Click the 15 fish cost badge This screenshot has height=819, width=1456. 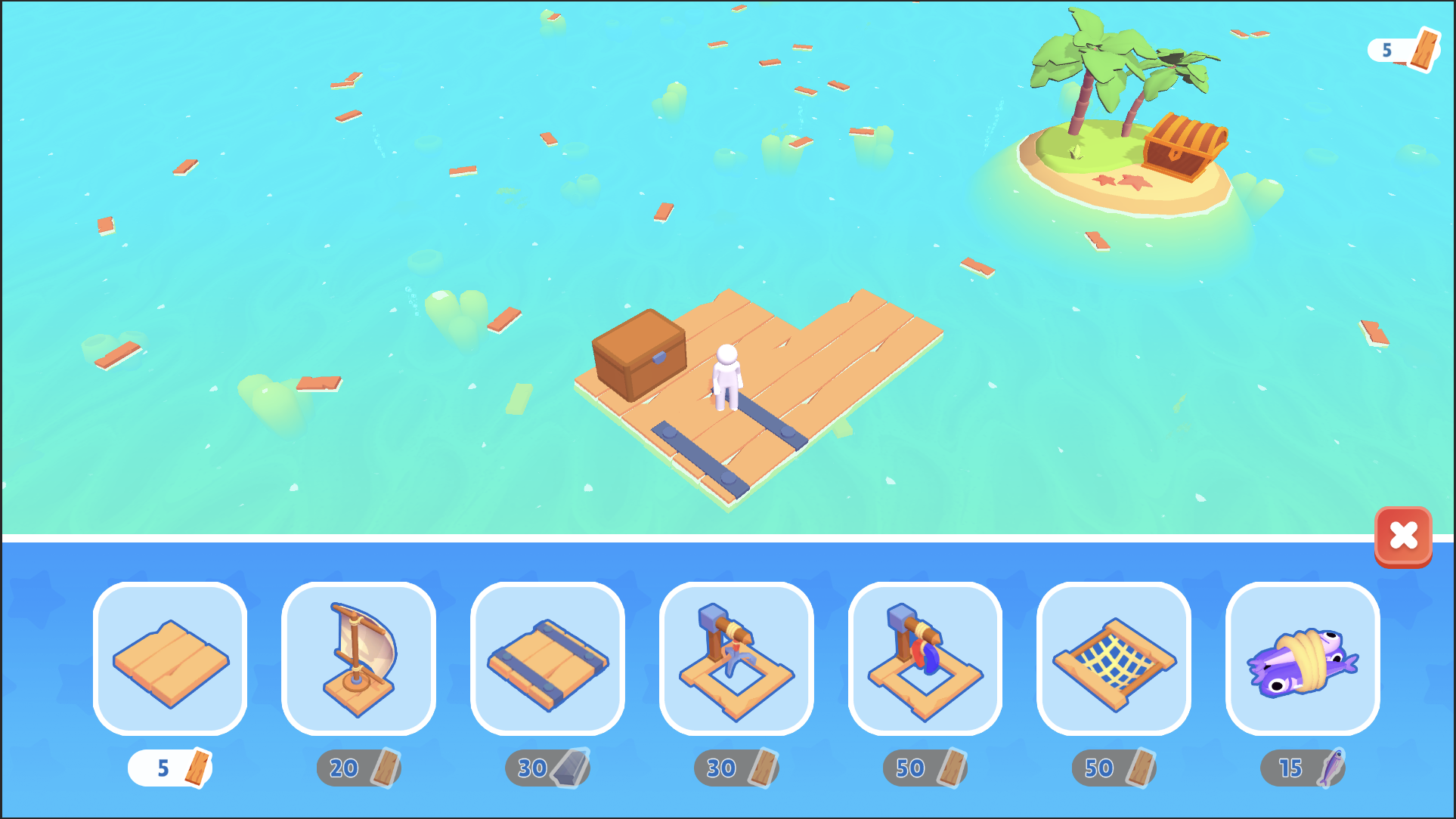tap(1301, 768)
